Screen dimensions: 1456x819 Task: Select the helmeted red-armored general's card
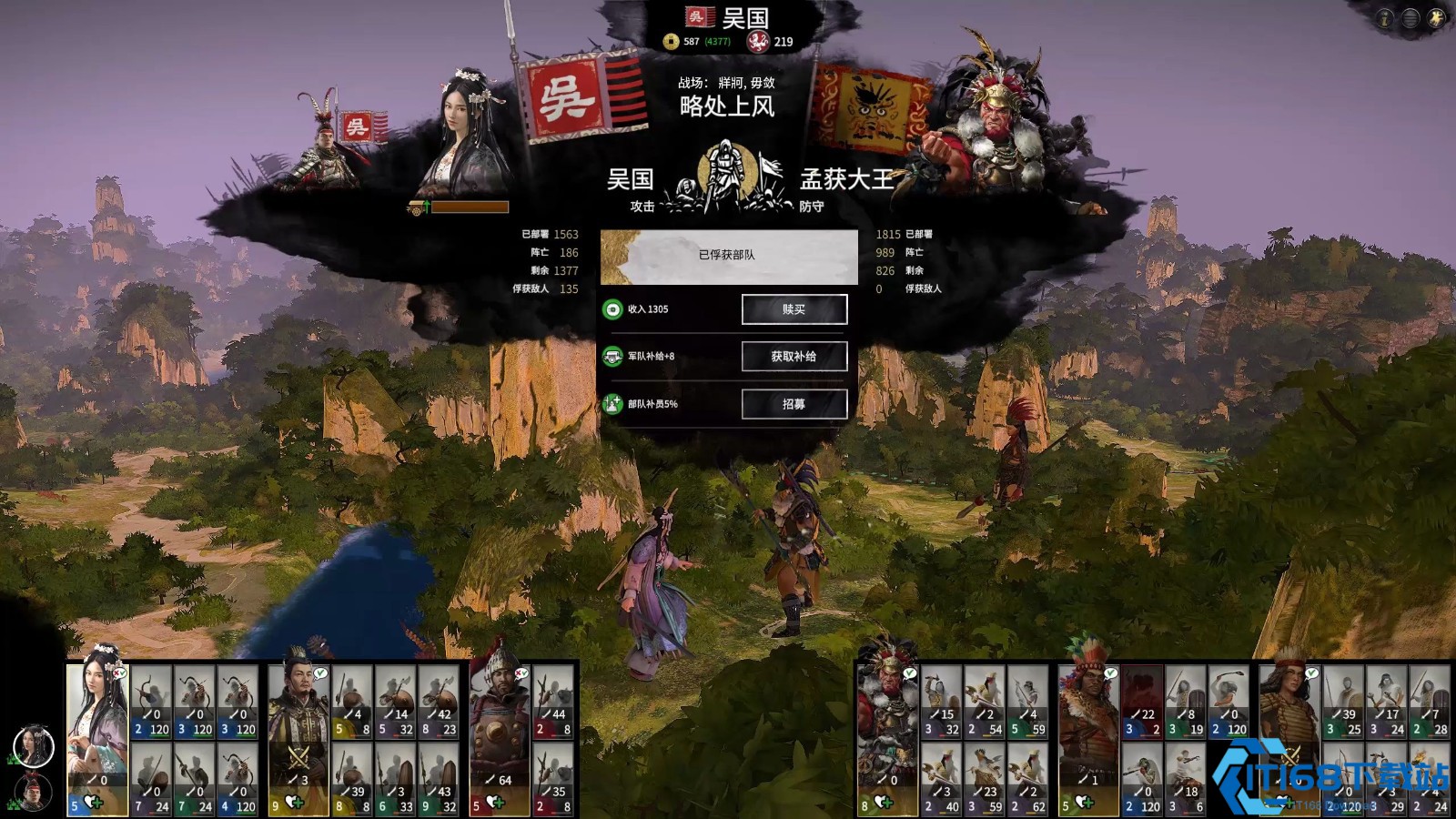[x=499, y=738]
